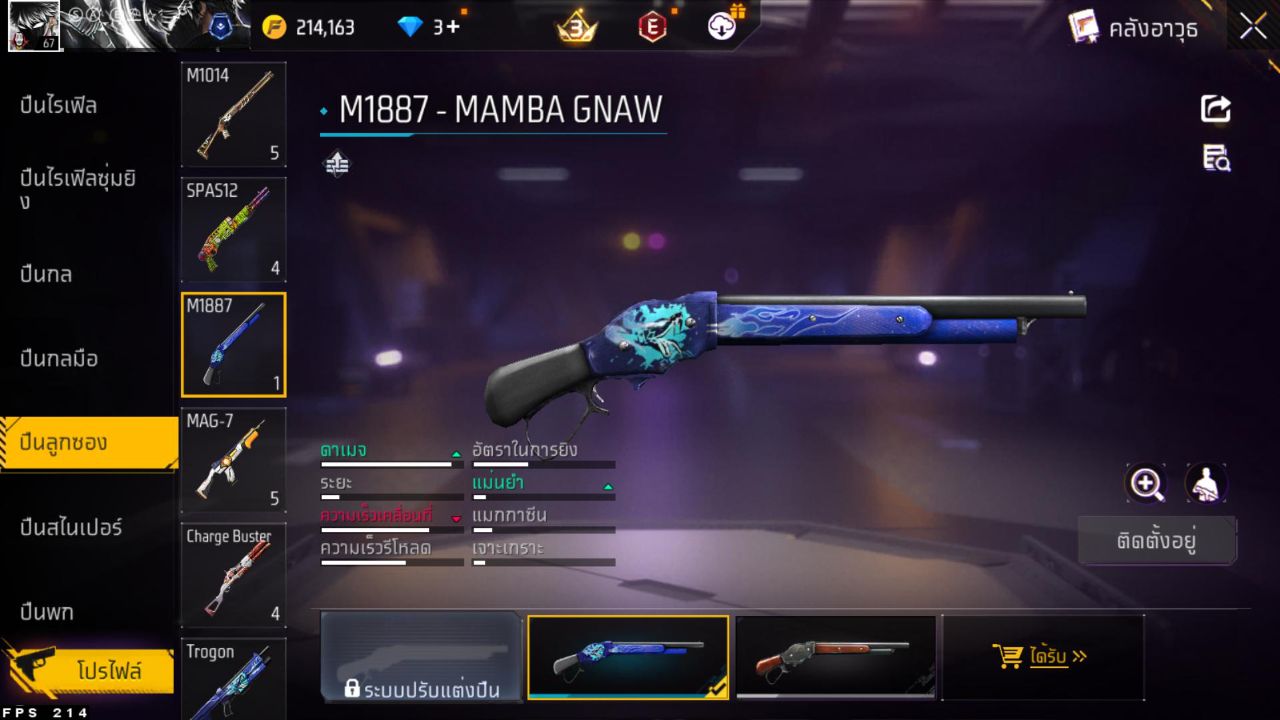Open the share icon for M1887 Mamba Gnaw
The height and width of the screenshot is (720, 1280).
(1216, 109)
